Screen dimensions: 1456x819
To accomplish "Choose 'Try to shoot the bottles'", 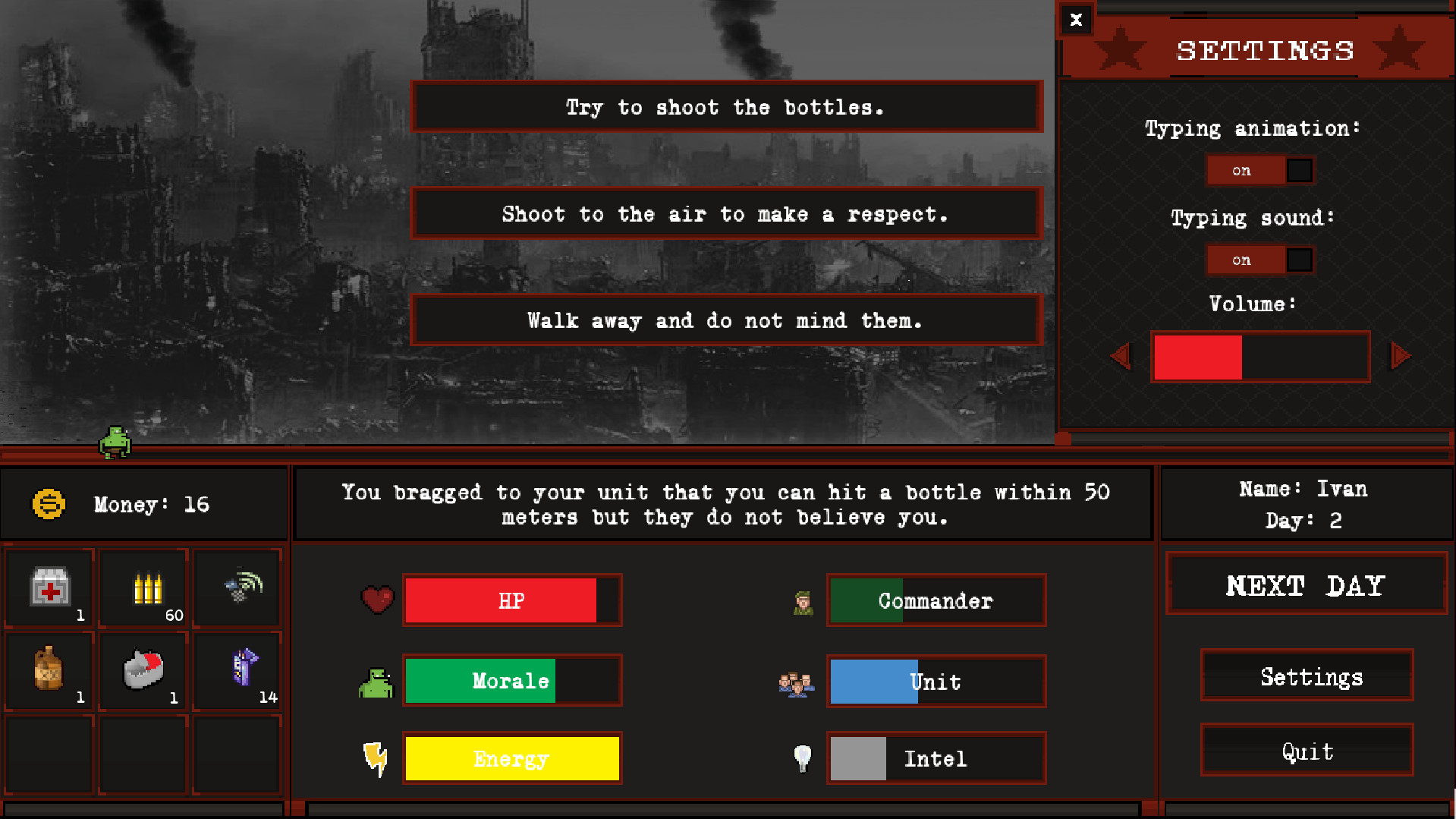I will 725,107.
